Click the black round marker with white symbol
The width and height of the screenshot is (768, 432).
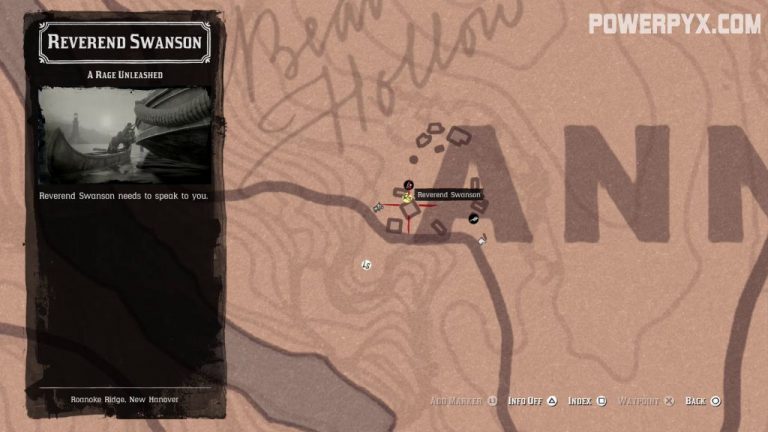[474, 218]
